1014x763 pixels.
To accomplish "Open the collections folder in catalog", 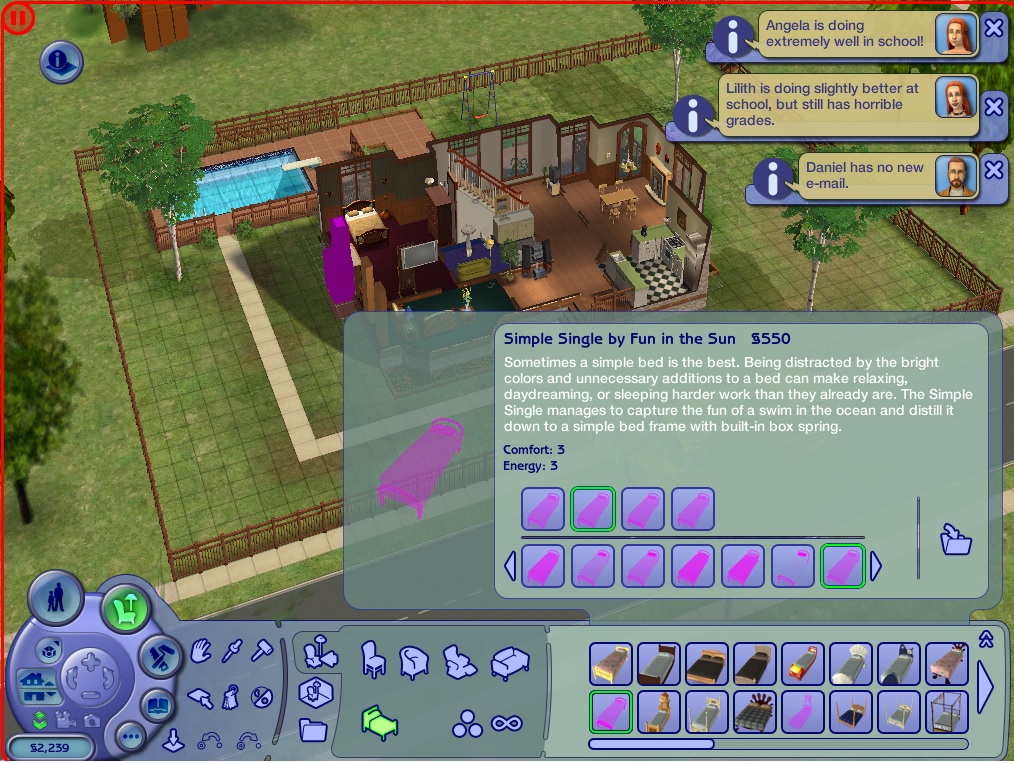I will [313, 730].
